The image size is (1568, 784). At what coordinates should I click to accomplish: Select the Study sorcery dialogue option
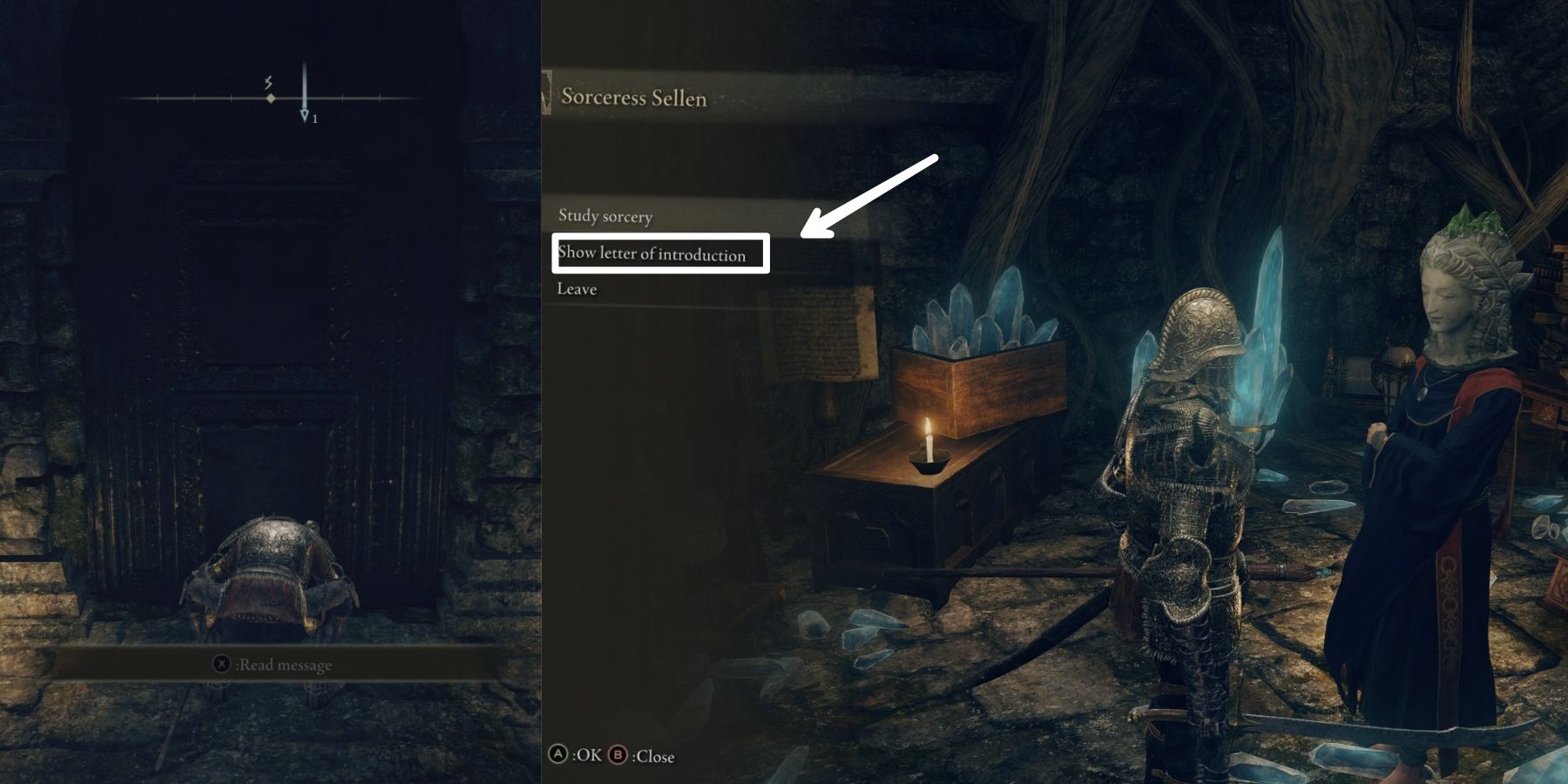(607, 217)
